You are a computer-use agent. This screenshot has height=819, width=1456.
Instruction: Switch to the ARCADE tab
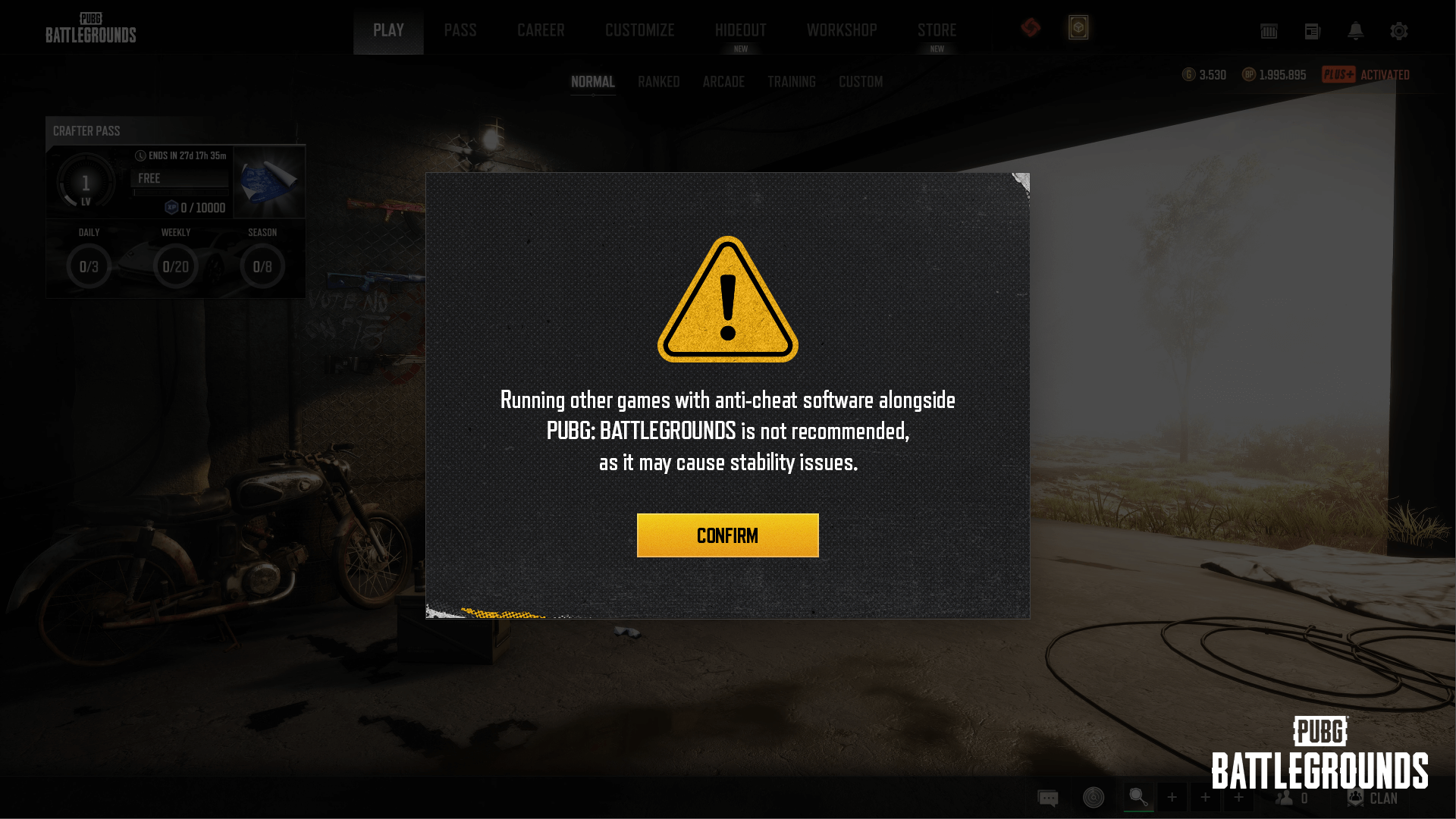pos(723,81)
